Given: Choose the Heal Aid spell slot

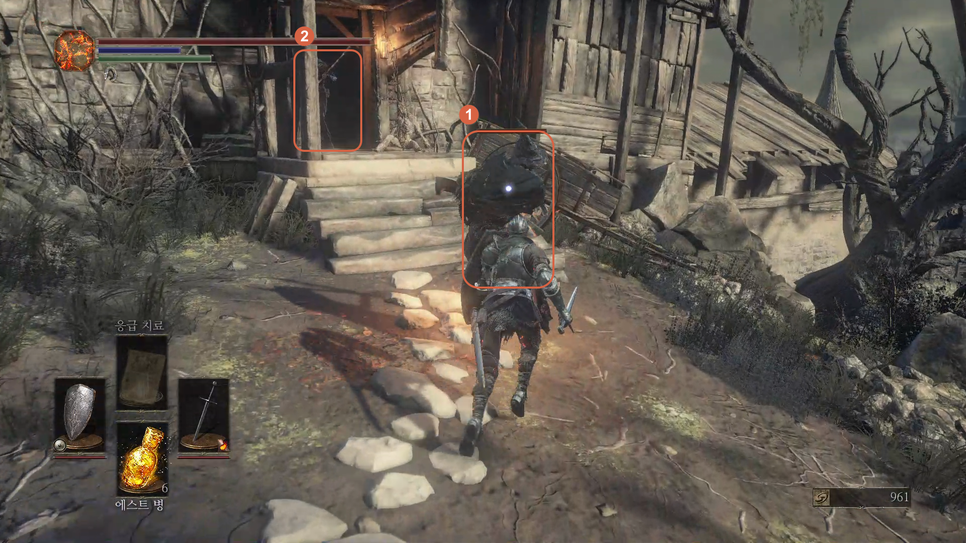Looking at the screenshot, I should point(141,373).
